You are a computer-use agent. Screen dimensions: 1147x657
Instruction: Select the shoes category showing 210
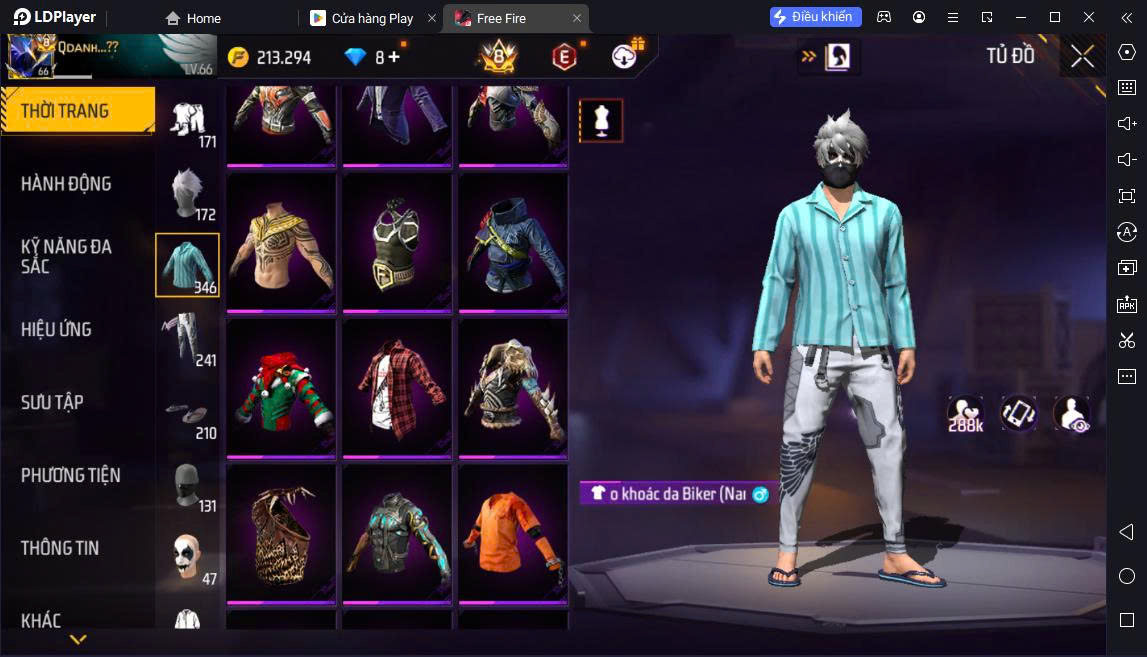coord(188,412)
